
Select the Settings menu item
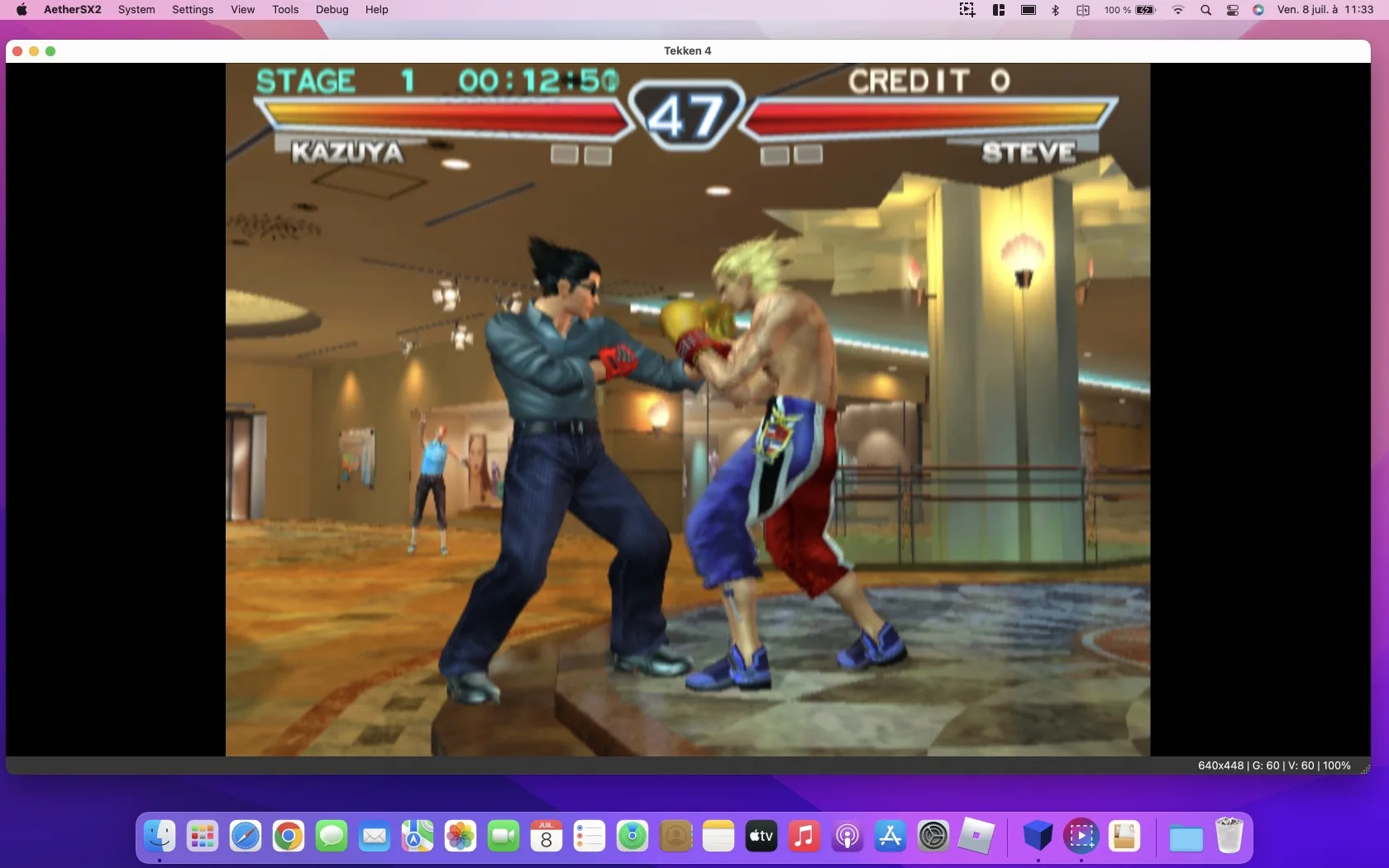[x=192, y=10]
